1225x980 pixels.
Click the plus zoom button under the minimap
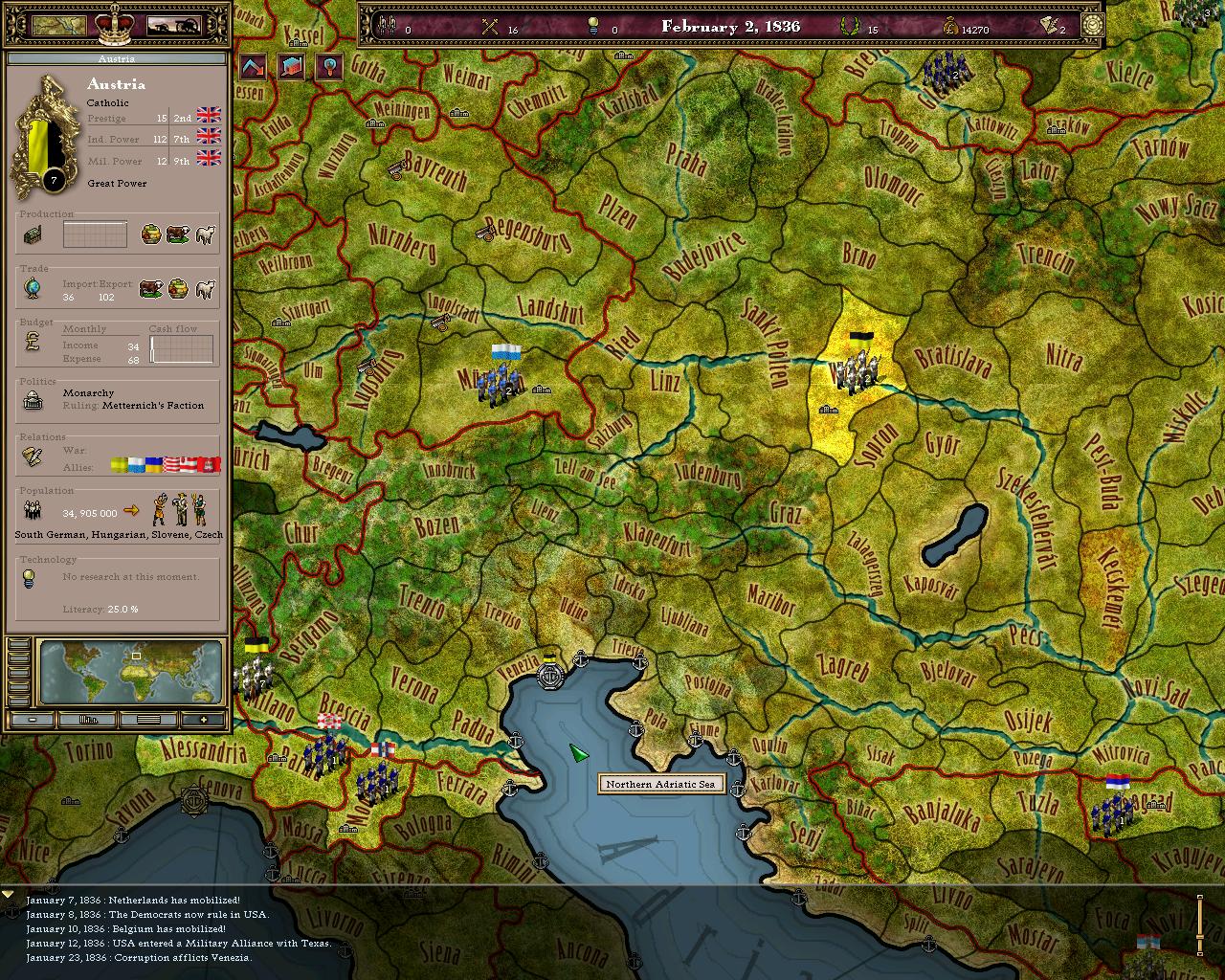tap(204, 718)
